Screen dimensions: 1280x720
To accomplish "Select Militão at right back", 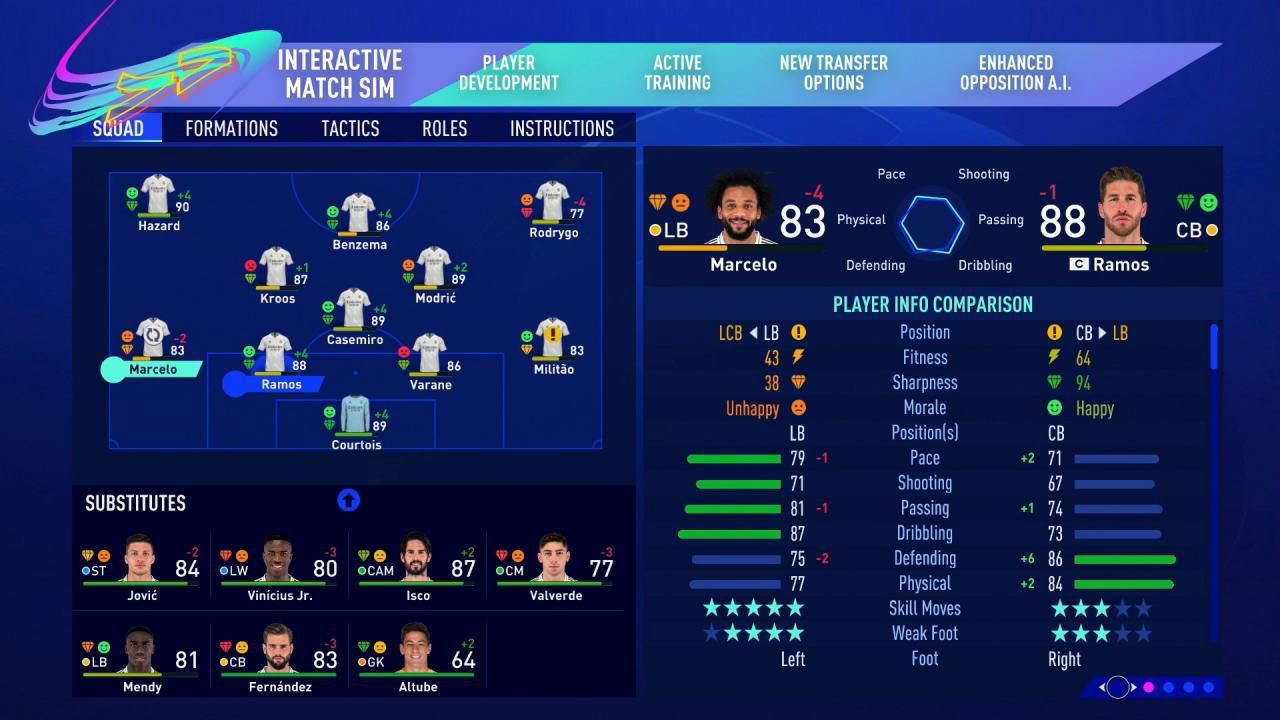I will [552, 339].
